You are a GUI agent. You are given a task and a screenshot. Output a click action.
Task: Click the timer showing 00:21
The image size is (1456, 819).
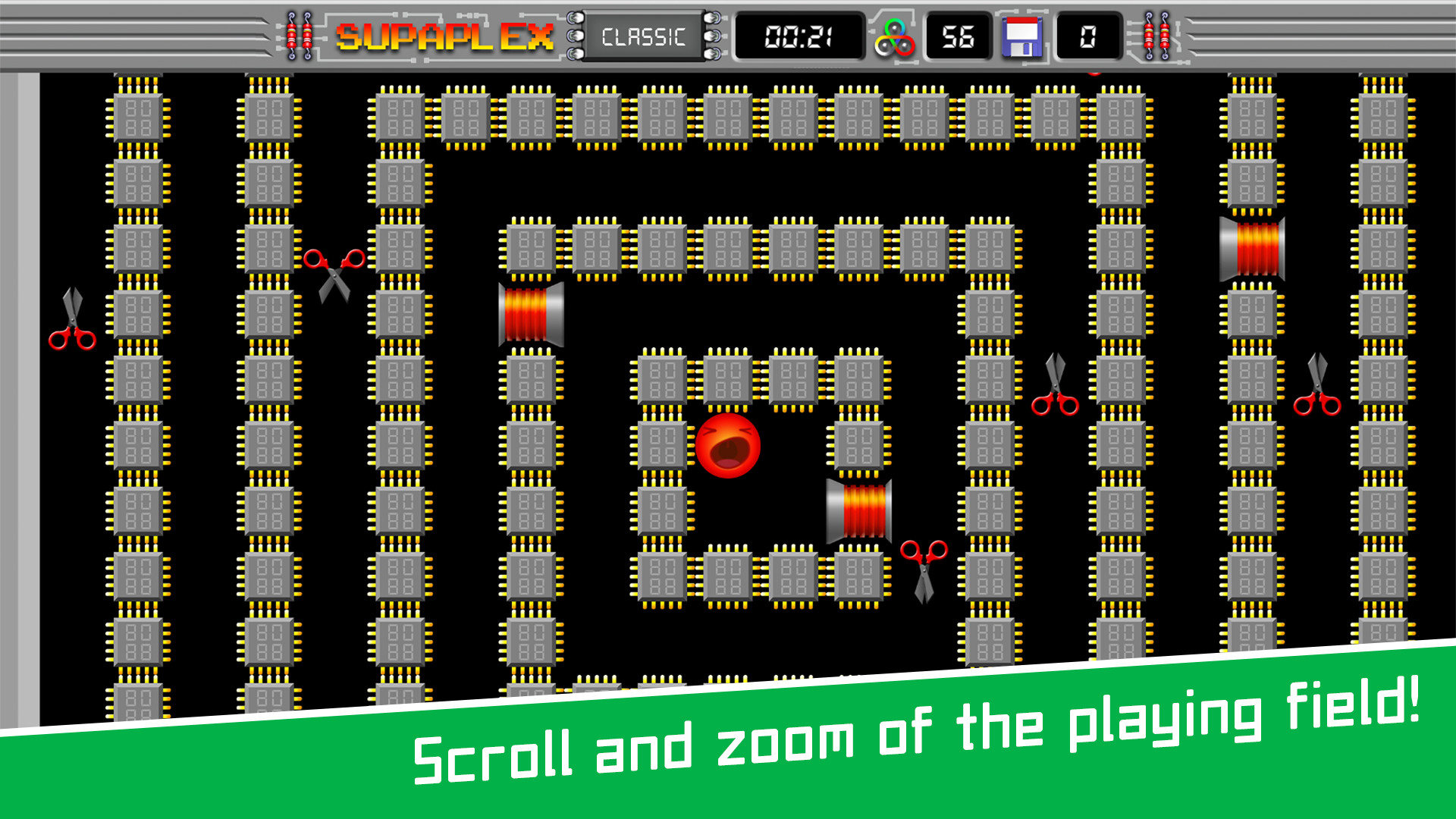tap(797, 36)
